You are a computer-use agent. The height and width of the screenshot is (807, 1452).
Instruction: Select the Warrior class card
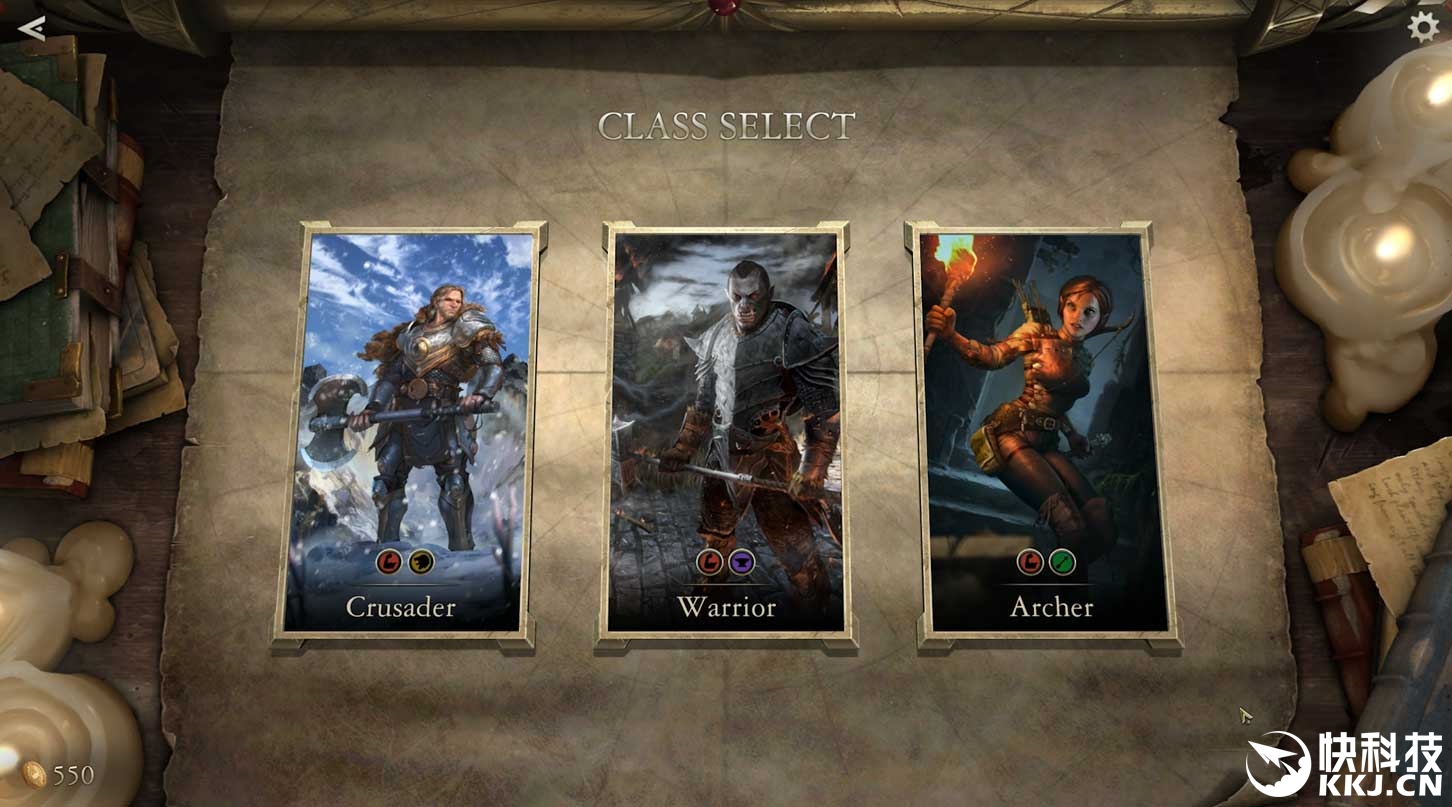[726, 432]
